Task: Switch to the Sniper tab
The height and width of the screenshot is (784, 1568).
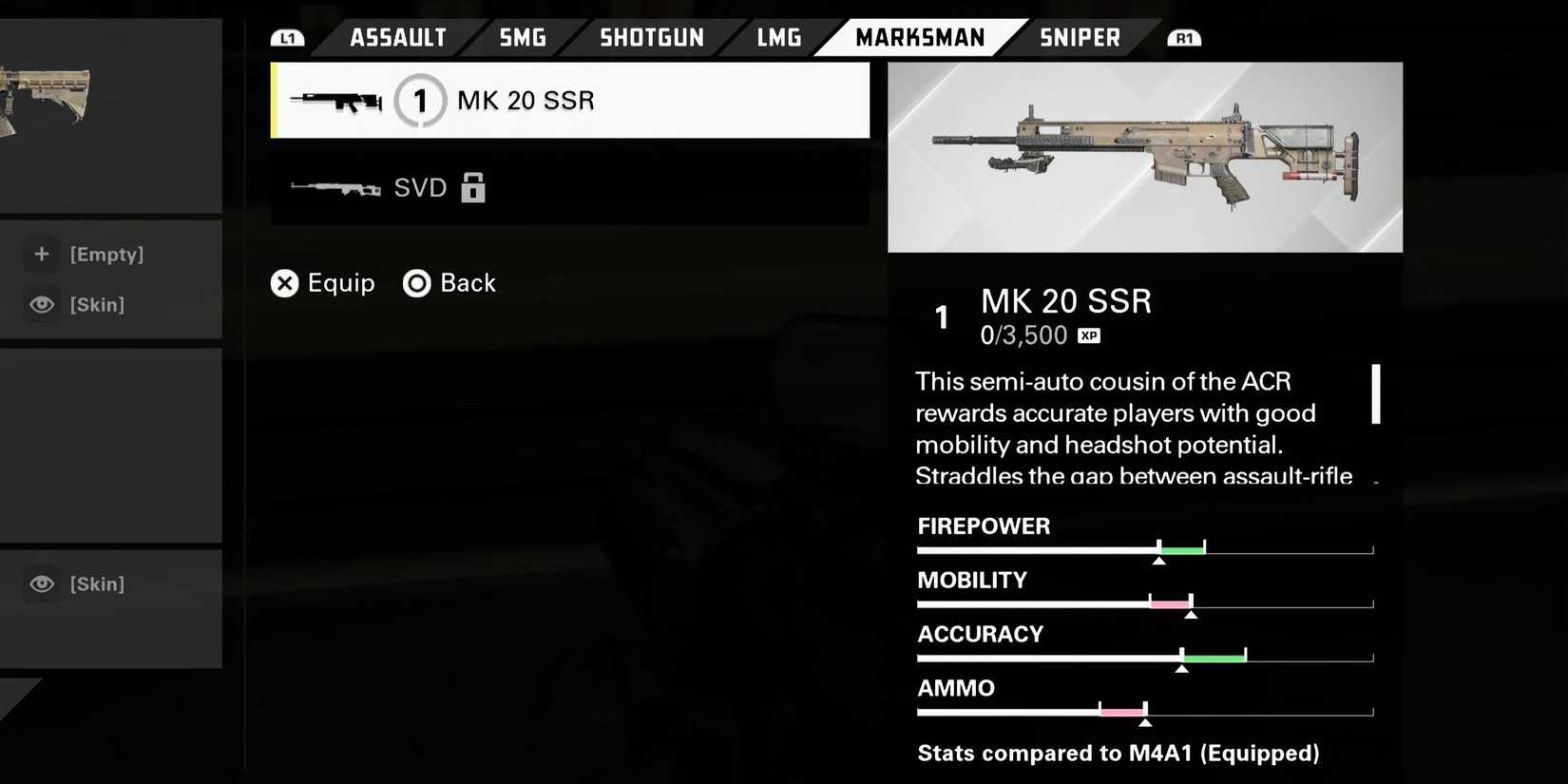Action: tap(1080, 38)
